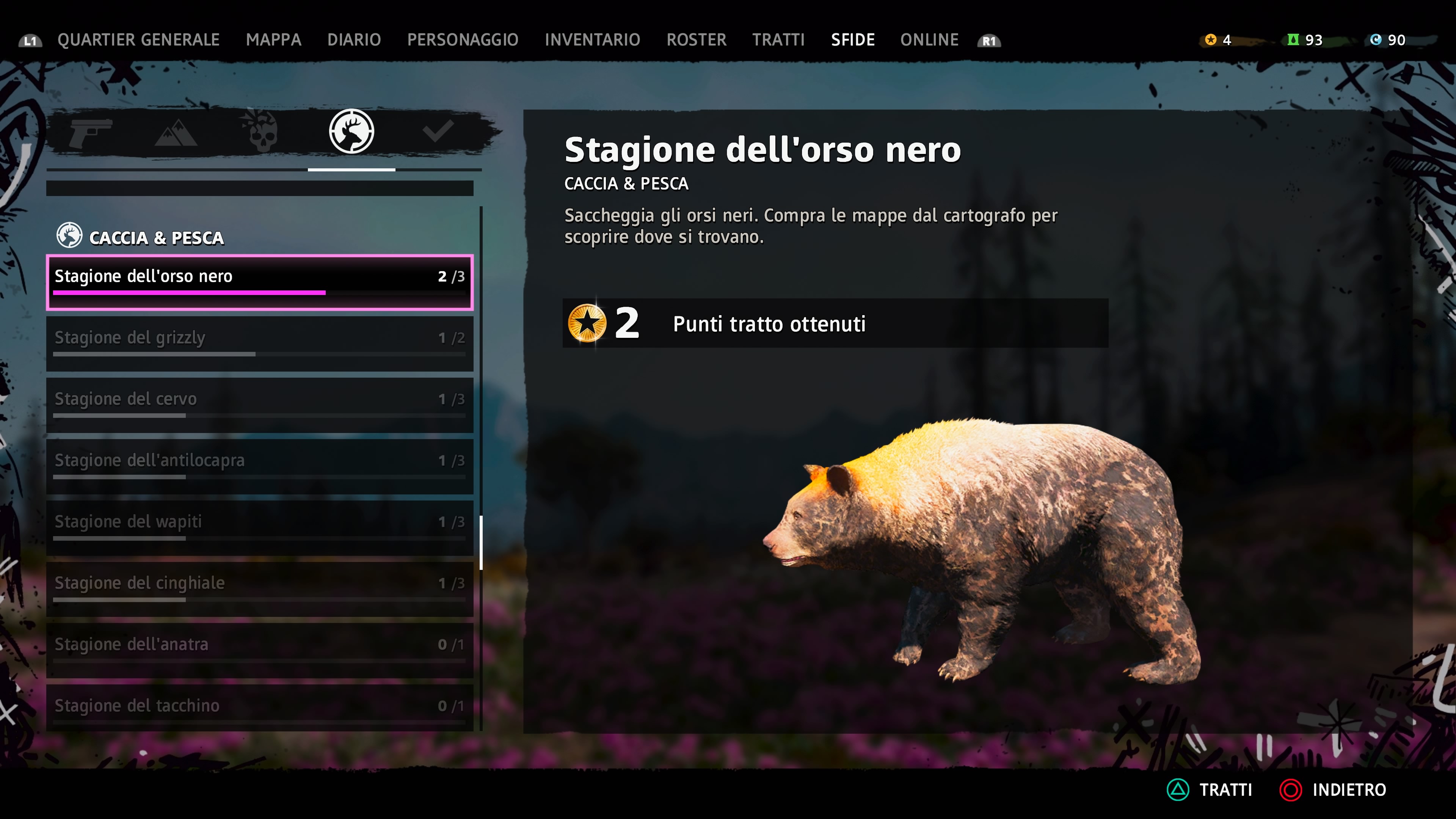
Task: Show the checkmark completed challenges category
Action: pos(438,132)
